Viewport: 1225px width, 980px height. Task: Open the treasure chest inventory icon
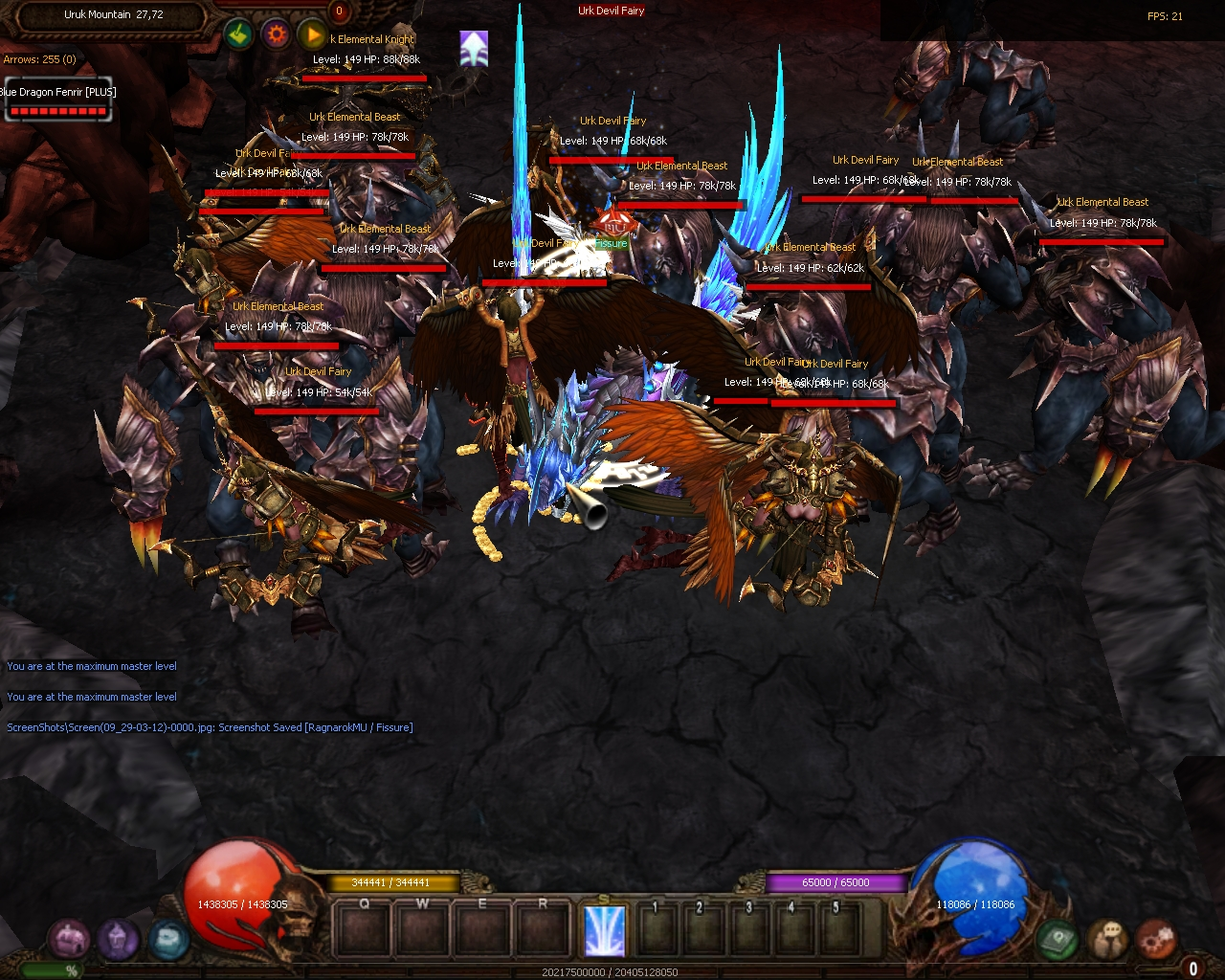point(69,940)
